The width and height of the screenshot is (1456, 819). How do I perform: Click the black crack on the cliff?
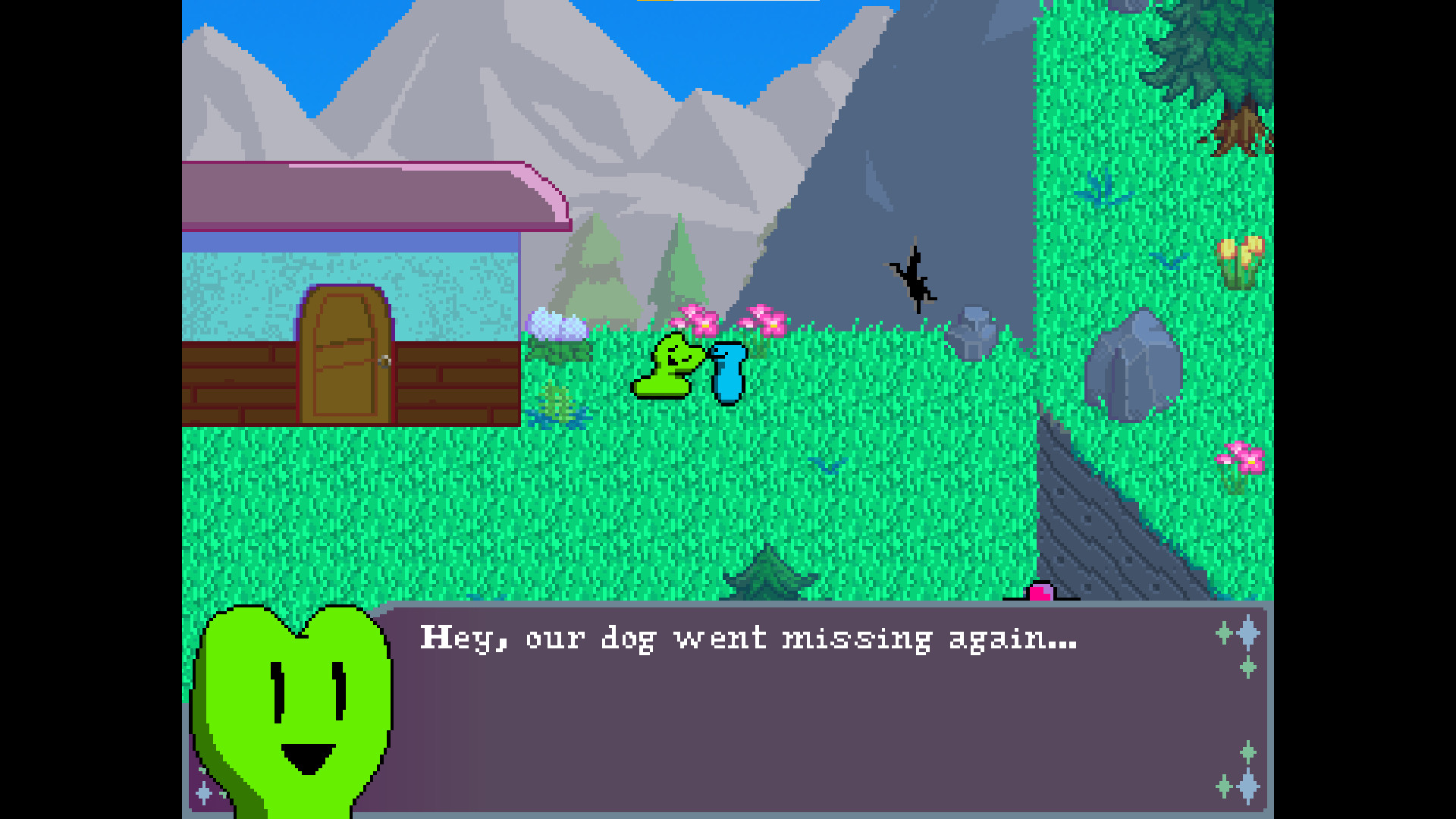(x=914, y=277)
